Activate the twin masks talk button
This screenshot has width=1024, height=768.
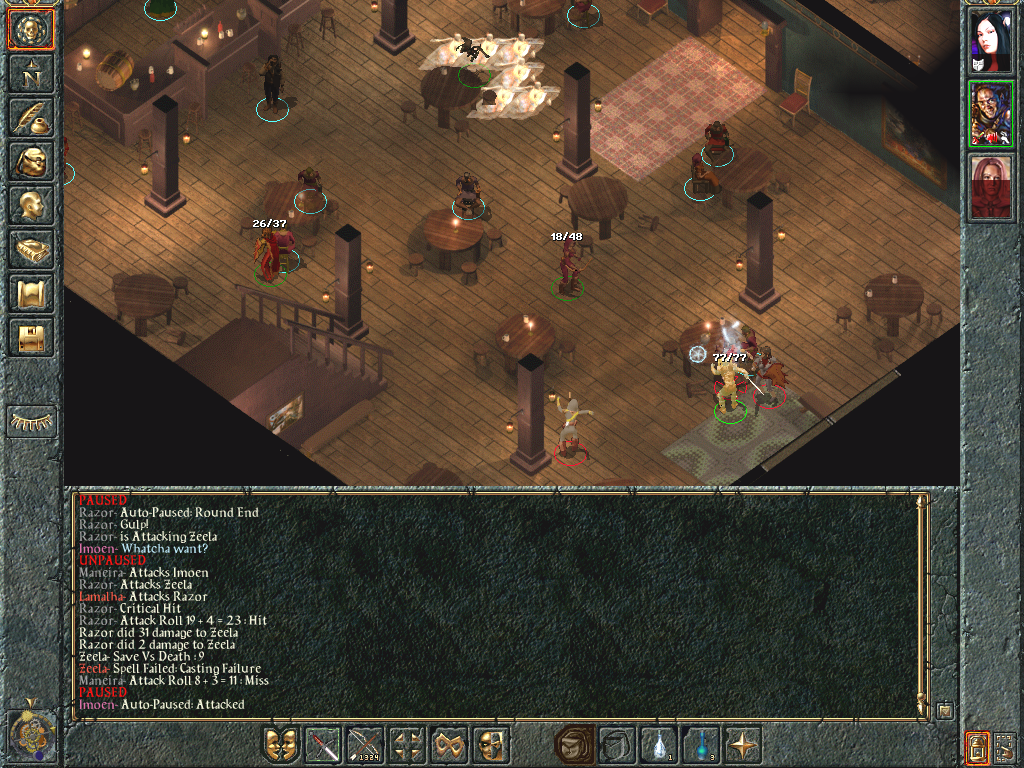pos(281,745)
